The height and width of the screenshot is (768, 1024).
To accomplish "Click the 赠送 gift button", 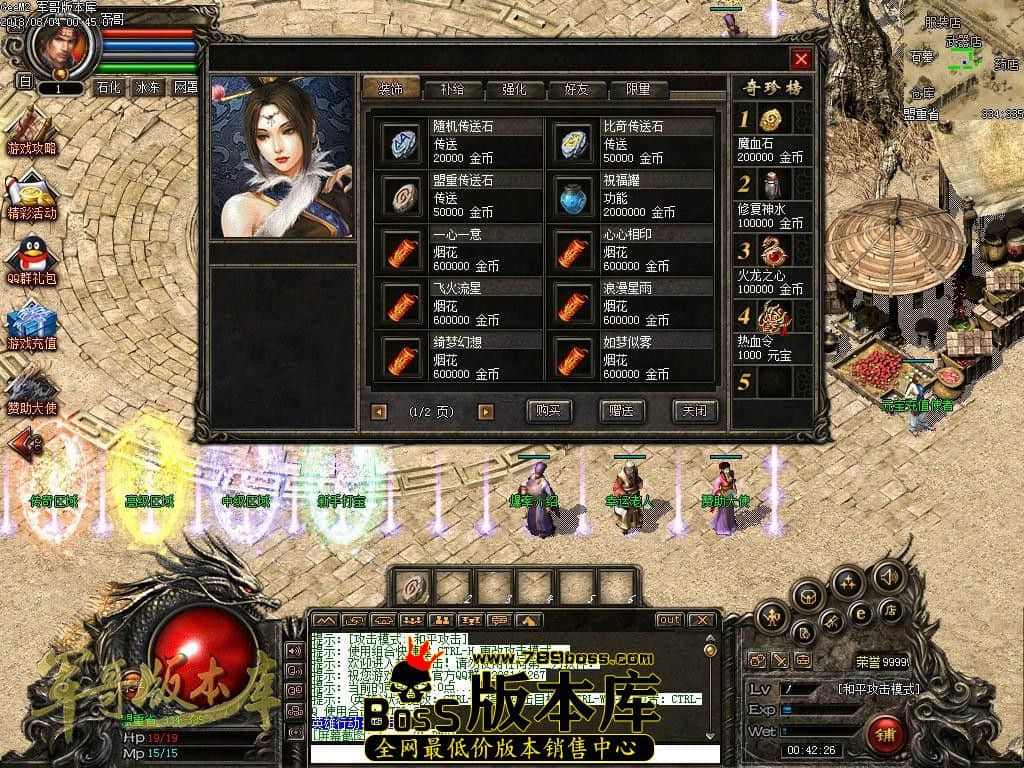I will coord(621,411).
